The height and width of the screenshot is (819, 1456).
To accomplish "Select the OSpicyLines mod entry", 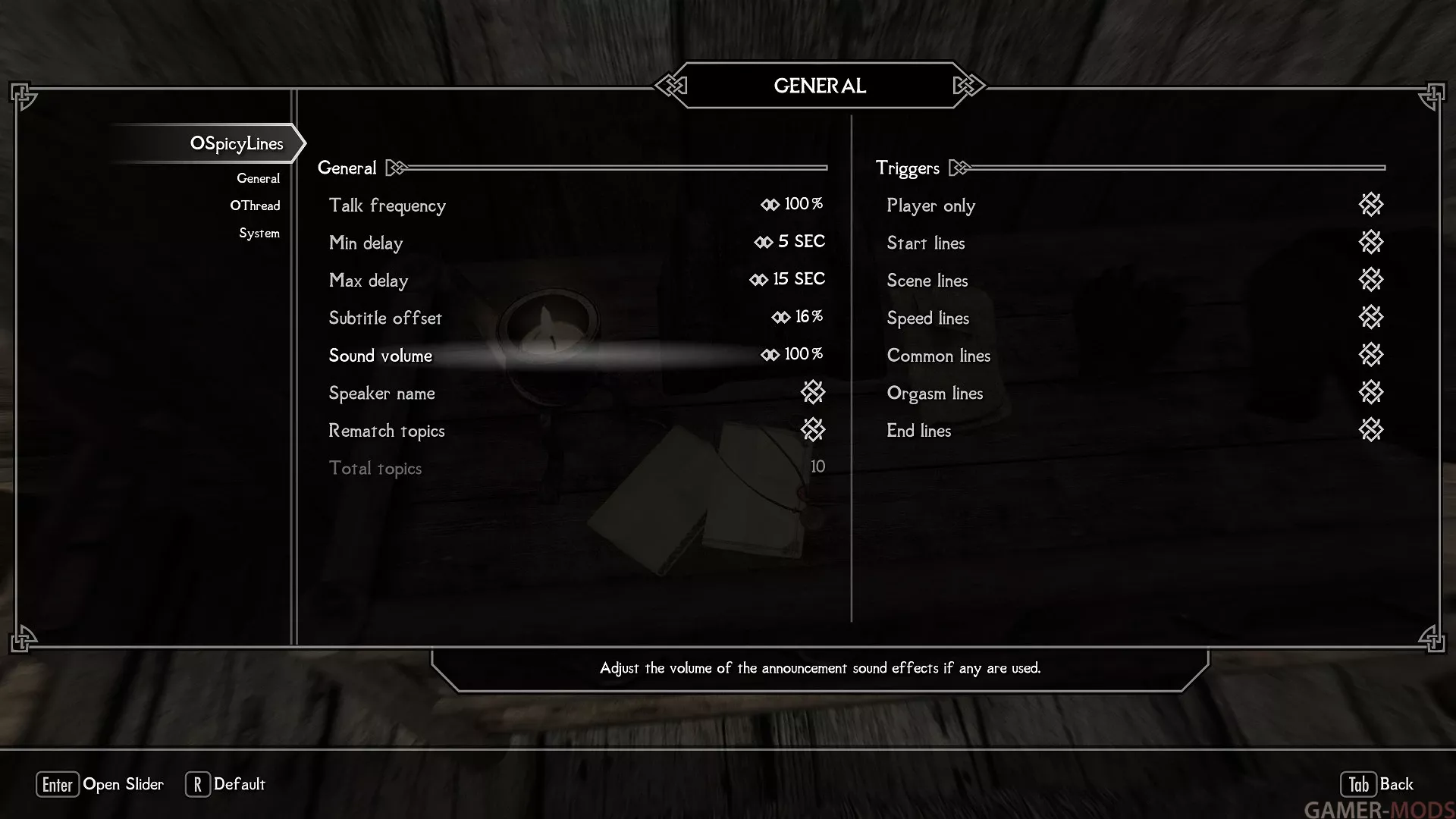I will point(236,143).
